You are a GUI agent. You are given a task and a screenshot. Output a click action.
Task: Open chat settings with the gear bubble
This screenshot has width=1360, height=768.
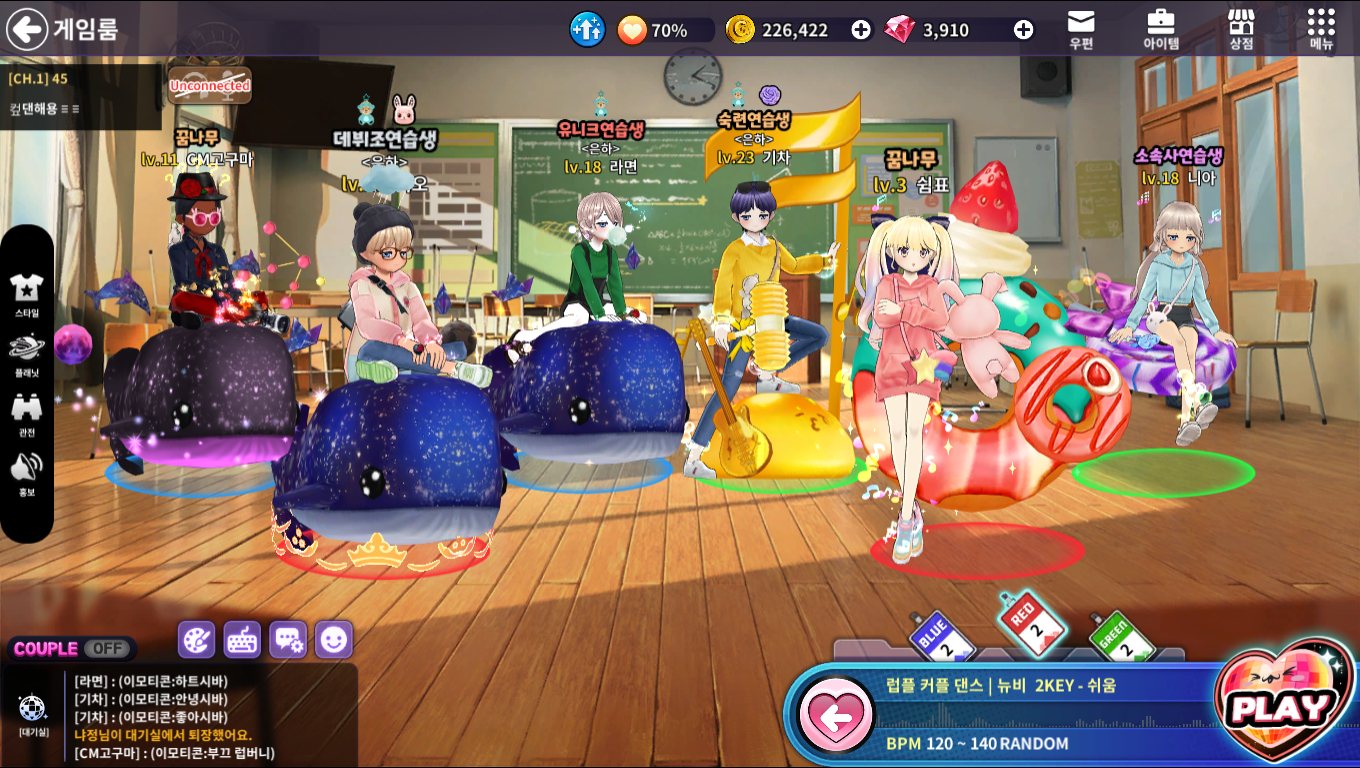[x=288, y=640]
